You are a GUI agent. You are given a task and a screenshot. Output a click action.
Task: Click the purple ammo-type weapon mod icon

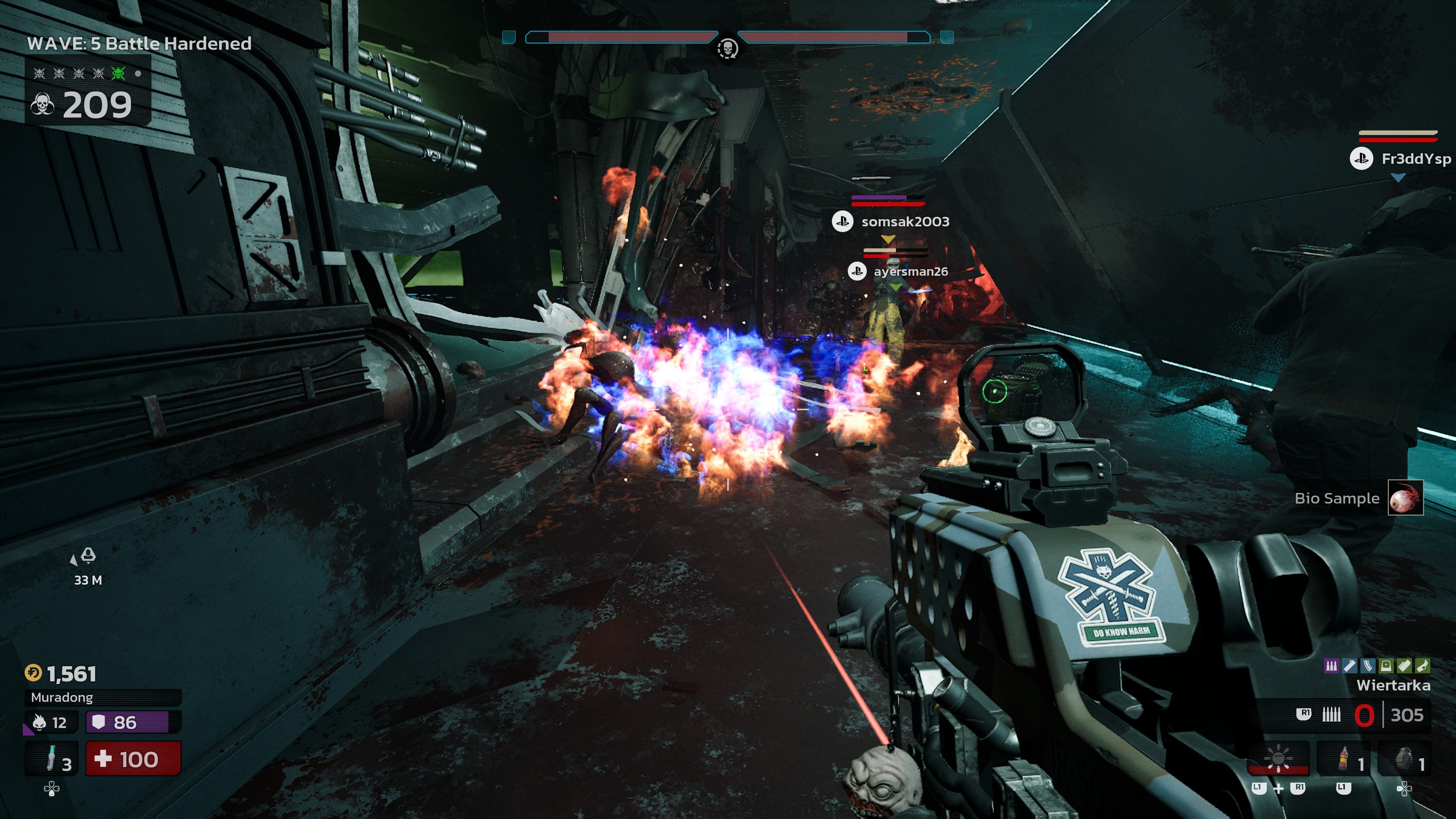click(1331, 666)
